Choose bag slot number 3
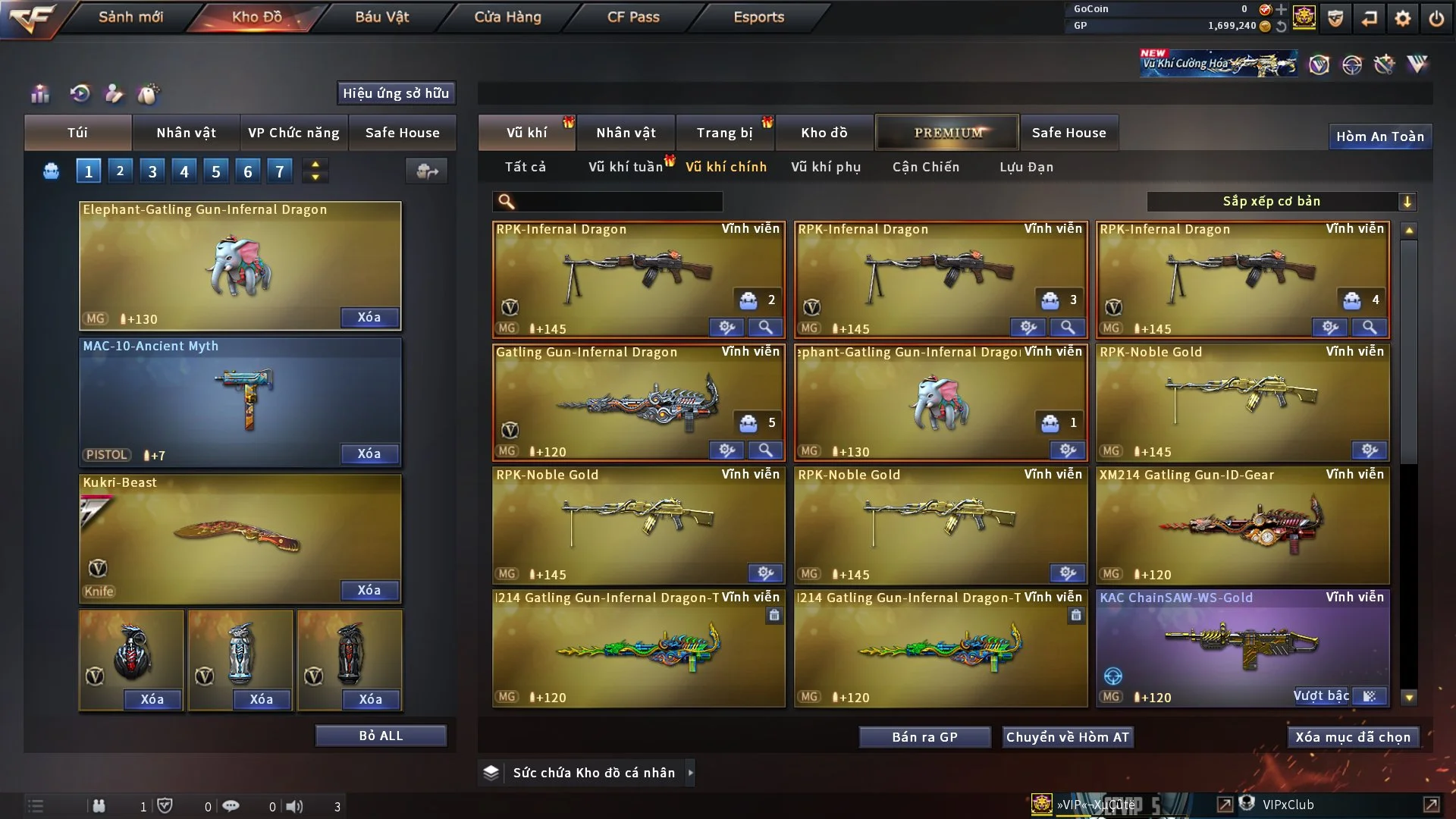This screenshot has width=1456, height=819. point(152,171)
